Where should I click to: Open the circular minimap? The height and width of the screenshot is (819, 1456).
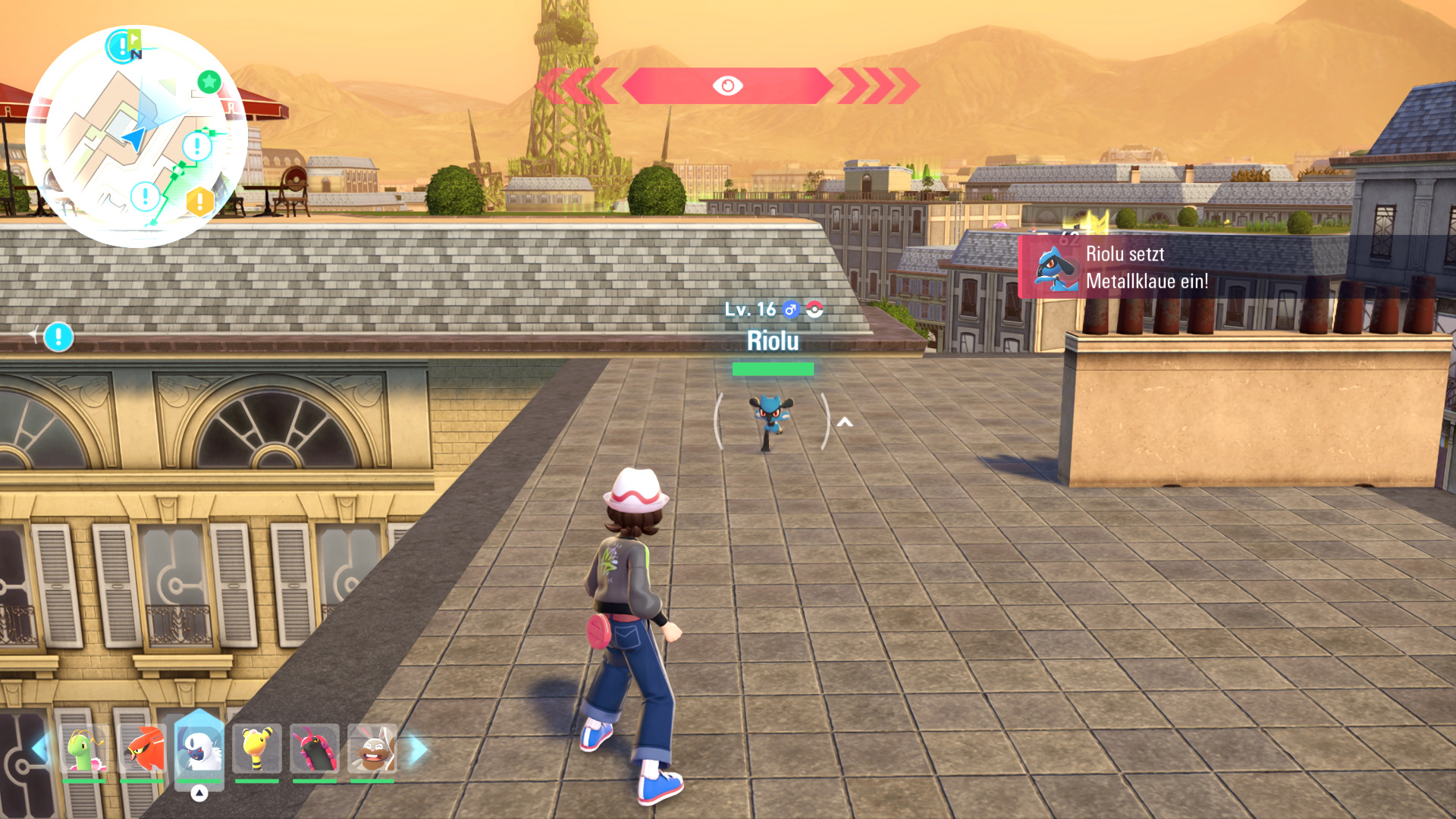(x=136, y=136)
